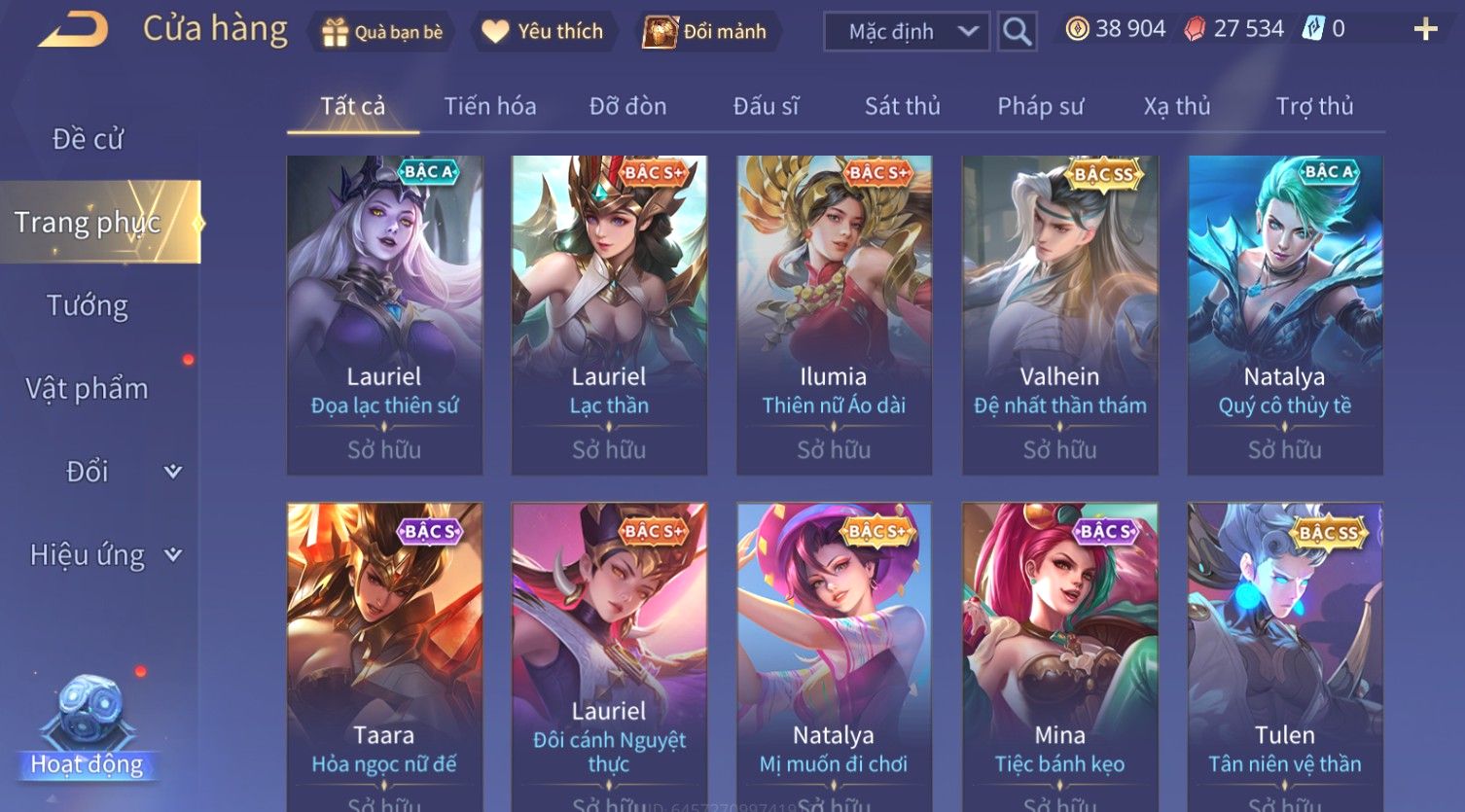
Task: Open the Quà bạn bè gift option
Action: (x=382, y=32)
